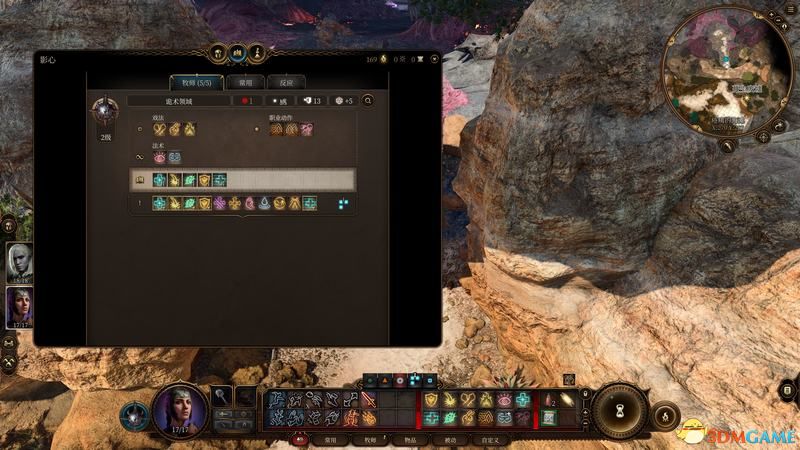800x450 pixels.
Task: Switch the hotbar to the 被动 passives tab
Action: [450, 439]
